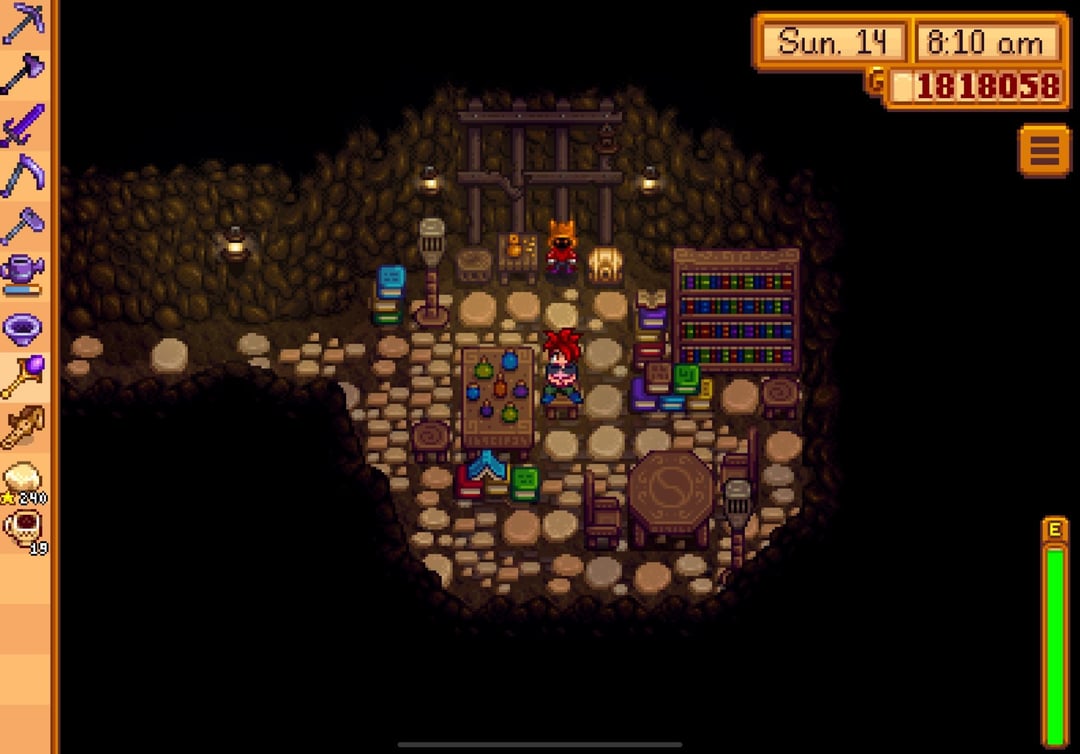Pick the watering can slot

coord(24,275)
